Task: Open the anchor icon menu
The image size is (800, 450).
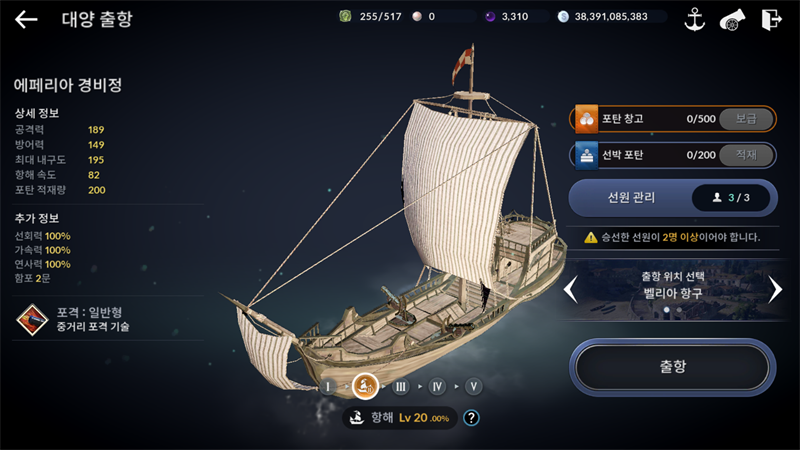Action: tap(694, 19)
